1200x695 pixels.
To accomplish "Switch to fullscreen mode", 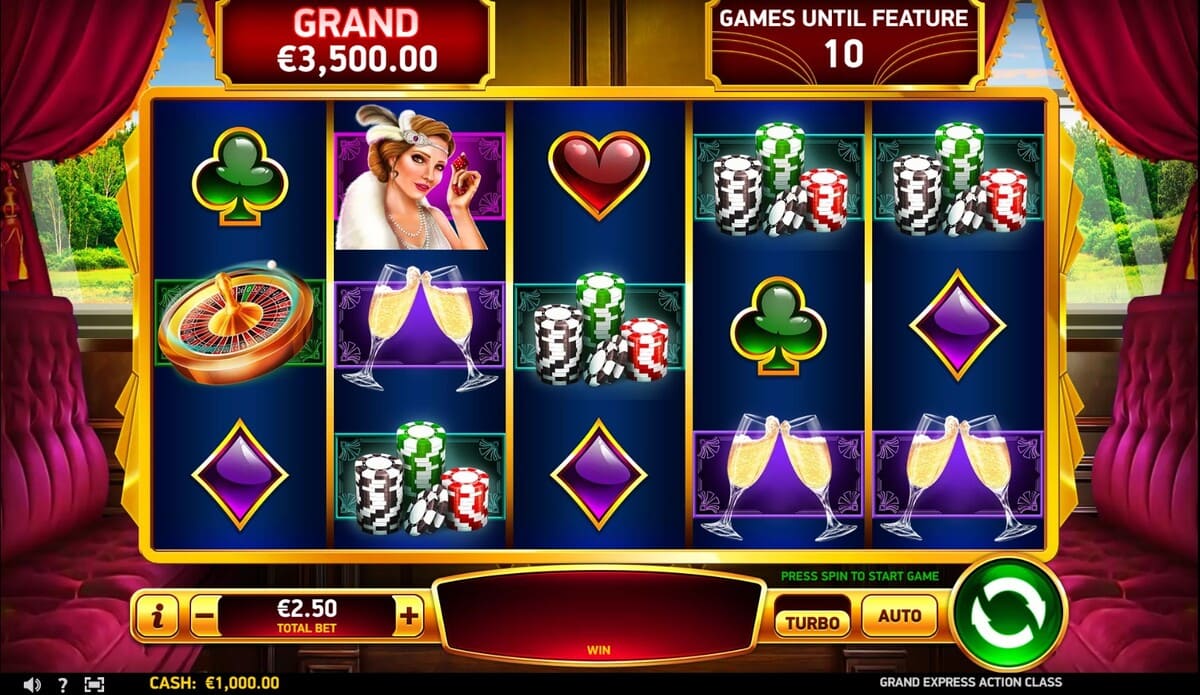I will point(94,684).
